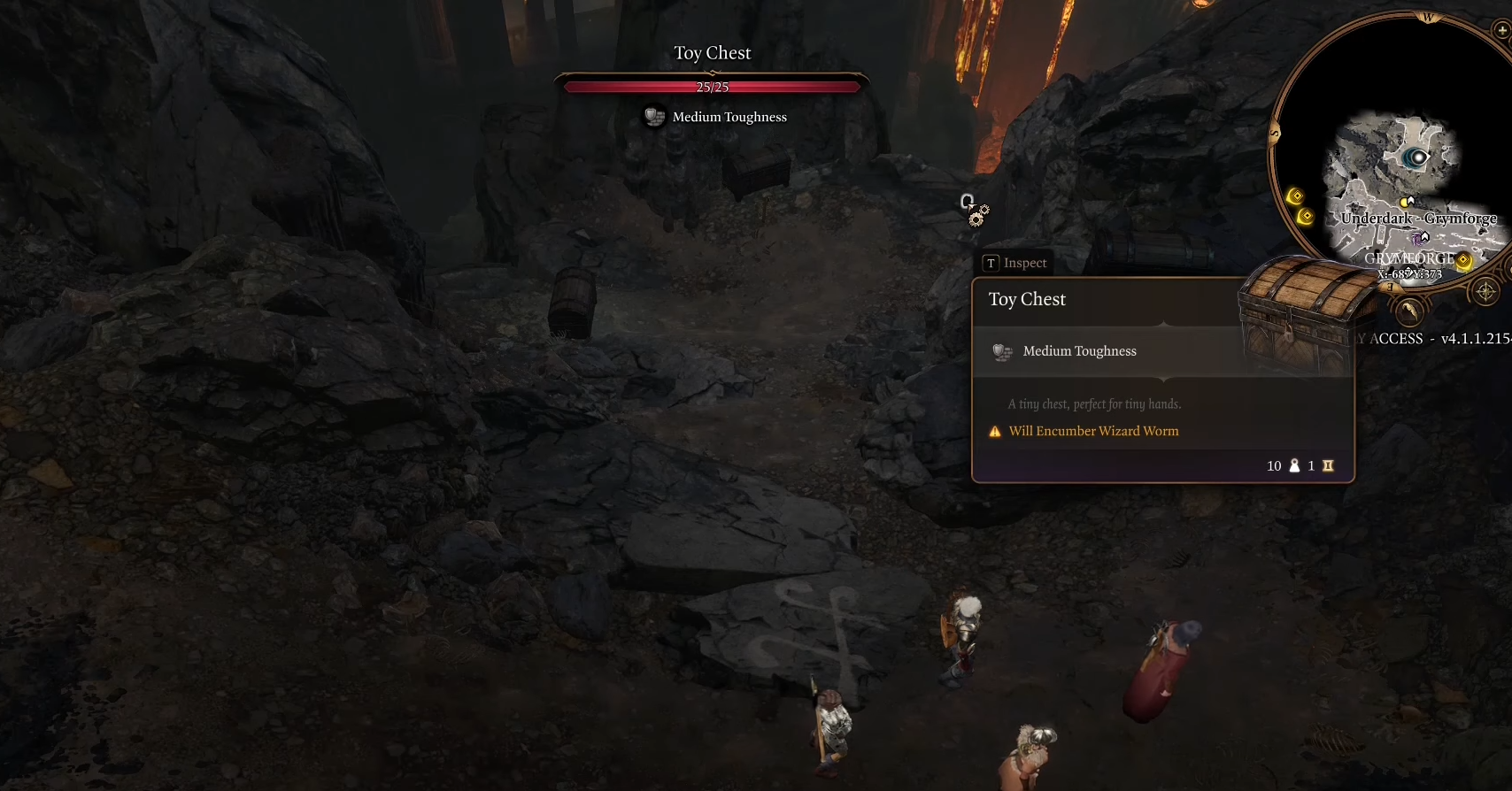Zoom in using the minimap plus button
This screenshot has height=791, width=1512.
pos(1502,29)
